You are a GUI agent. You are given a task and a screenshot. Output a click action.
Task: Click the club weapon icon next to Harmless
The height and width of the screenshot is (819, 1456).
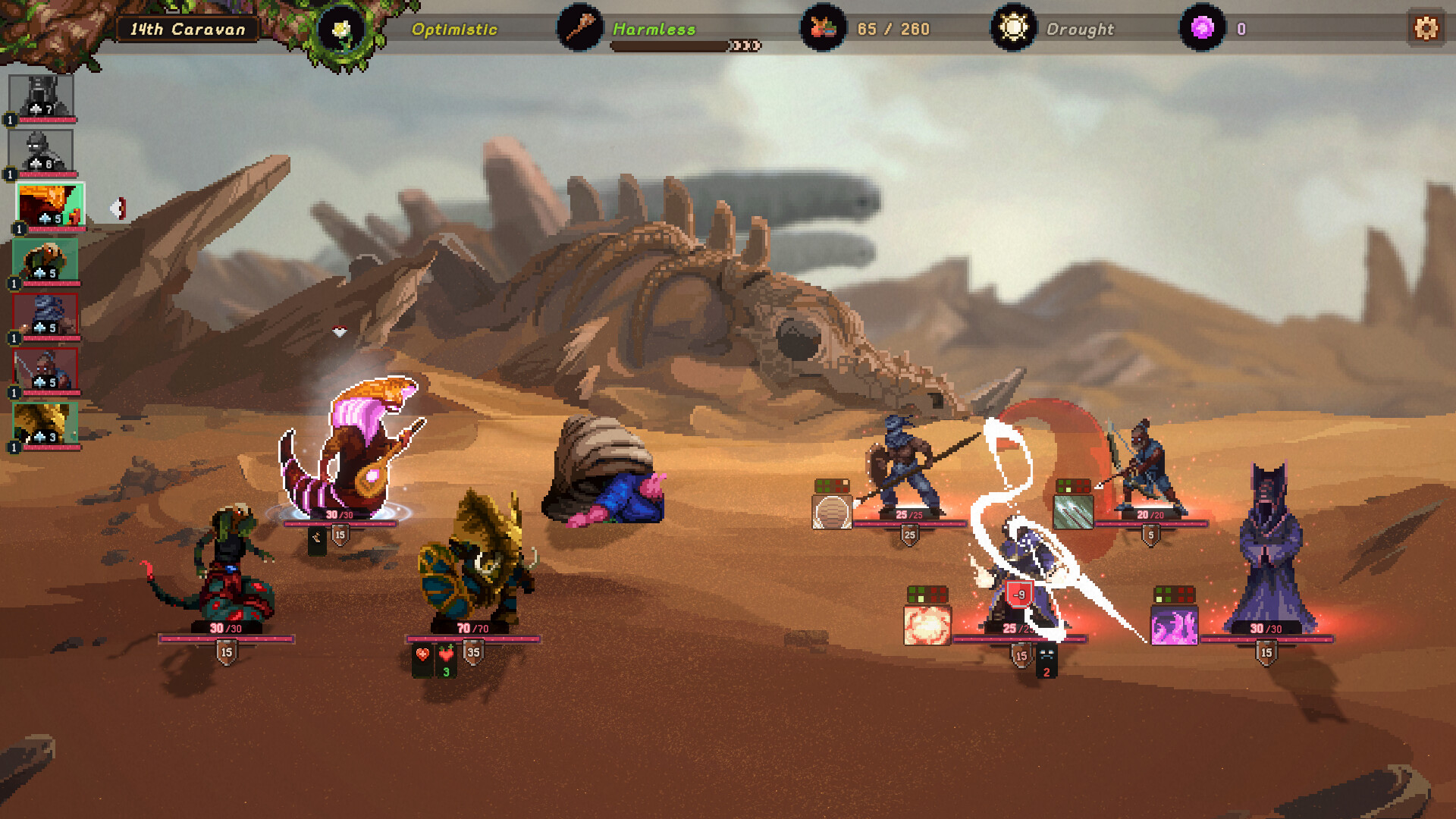tap(578, 29)
